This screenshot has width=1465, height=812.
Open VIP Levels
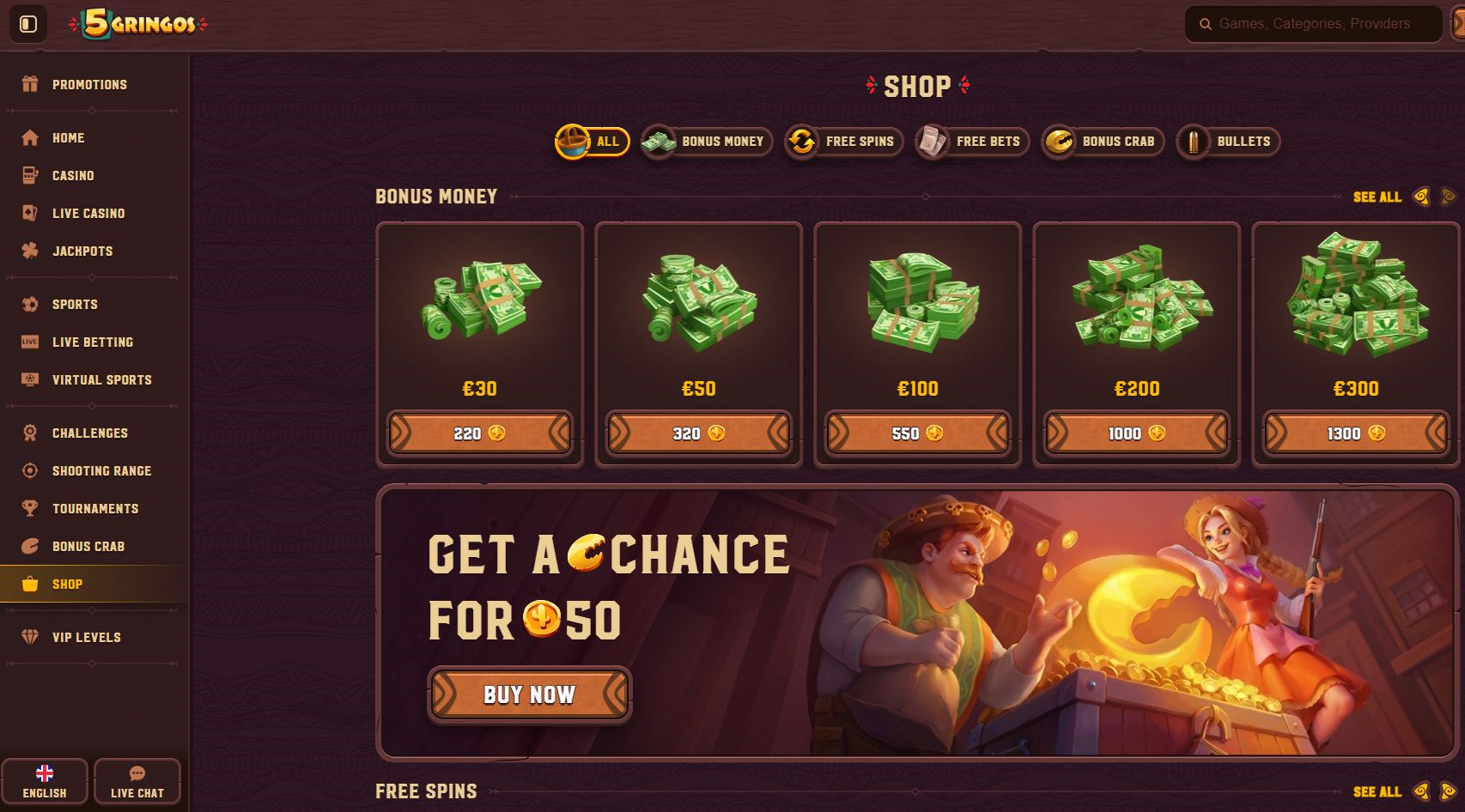pyautogui.click(x=86, y=638)
